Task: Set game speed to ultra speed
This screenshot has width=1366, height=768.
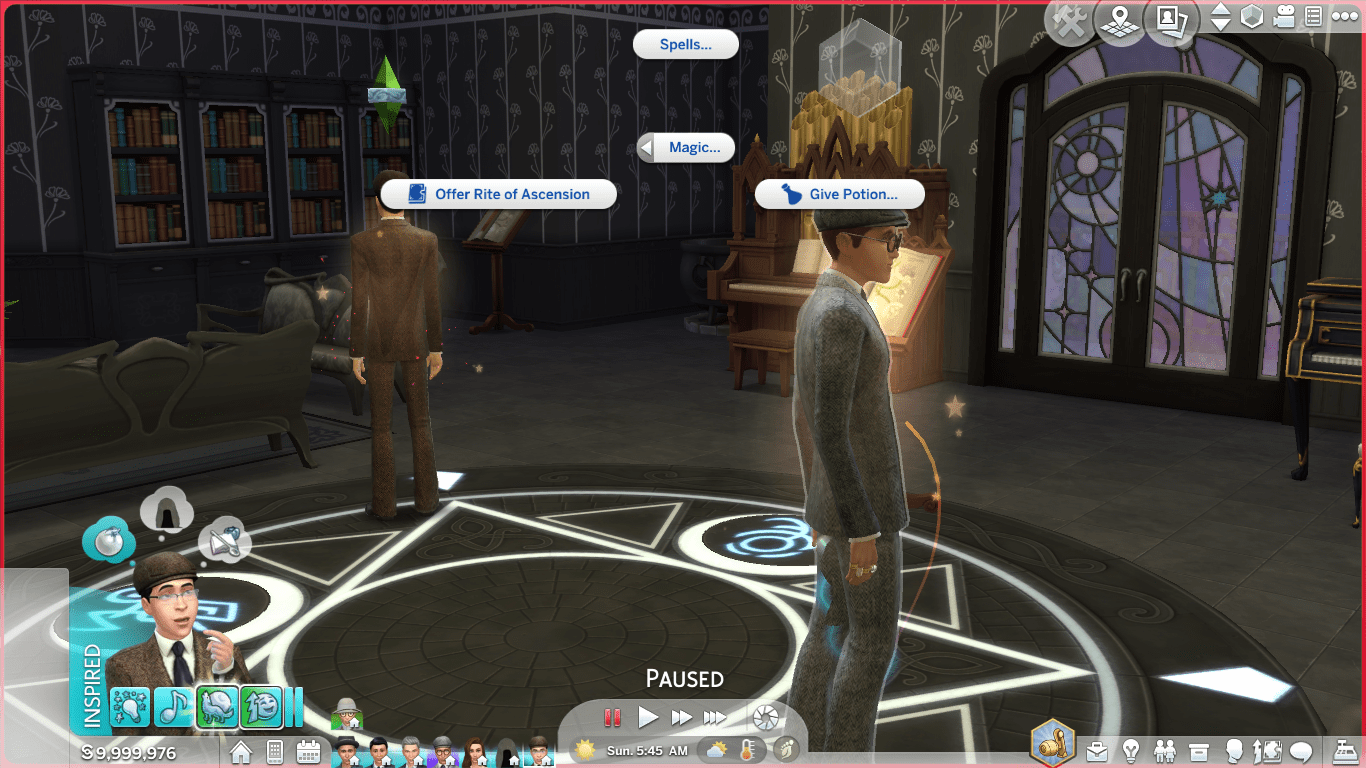Action: pyautogui.click(x=715, y=717)
